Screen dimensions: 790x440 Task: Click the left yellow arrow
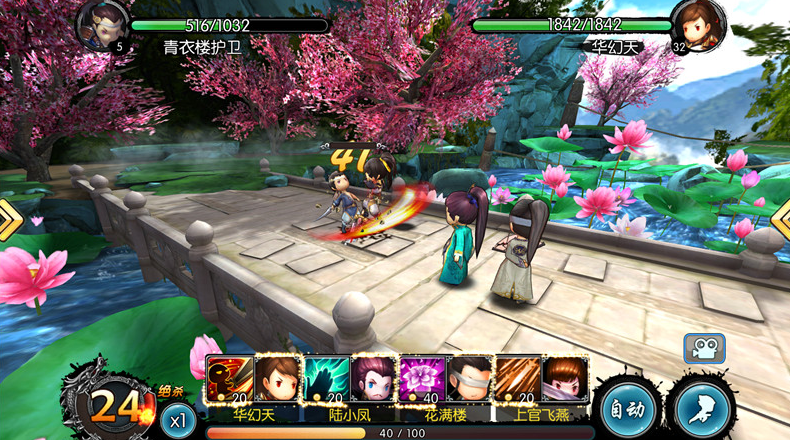pos(10,220)
